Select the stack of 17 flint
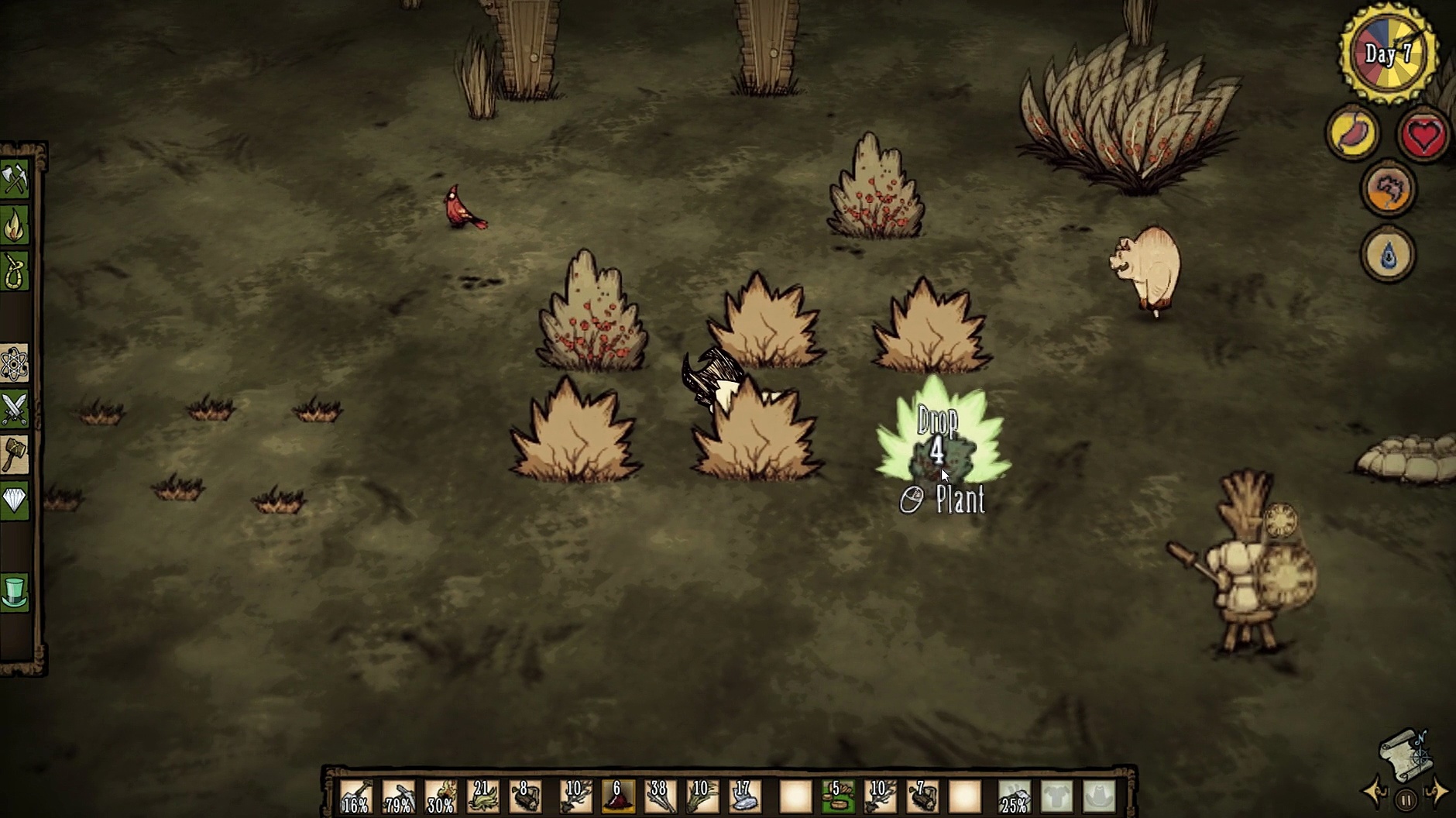 tap(744, 796)
